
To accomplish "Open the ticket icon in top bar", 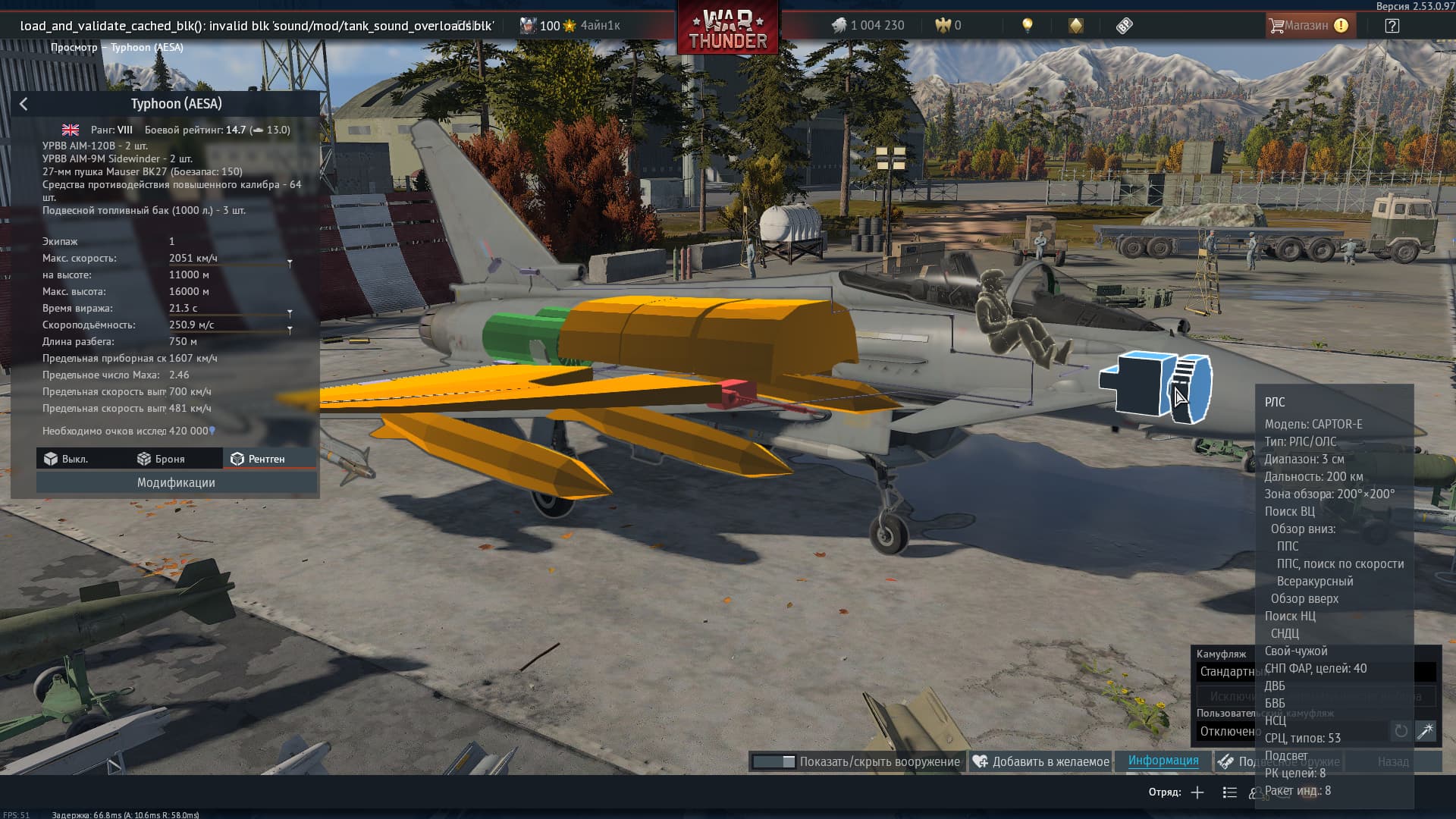I will coord(1124,25).
